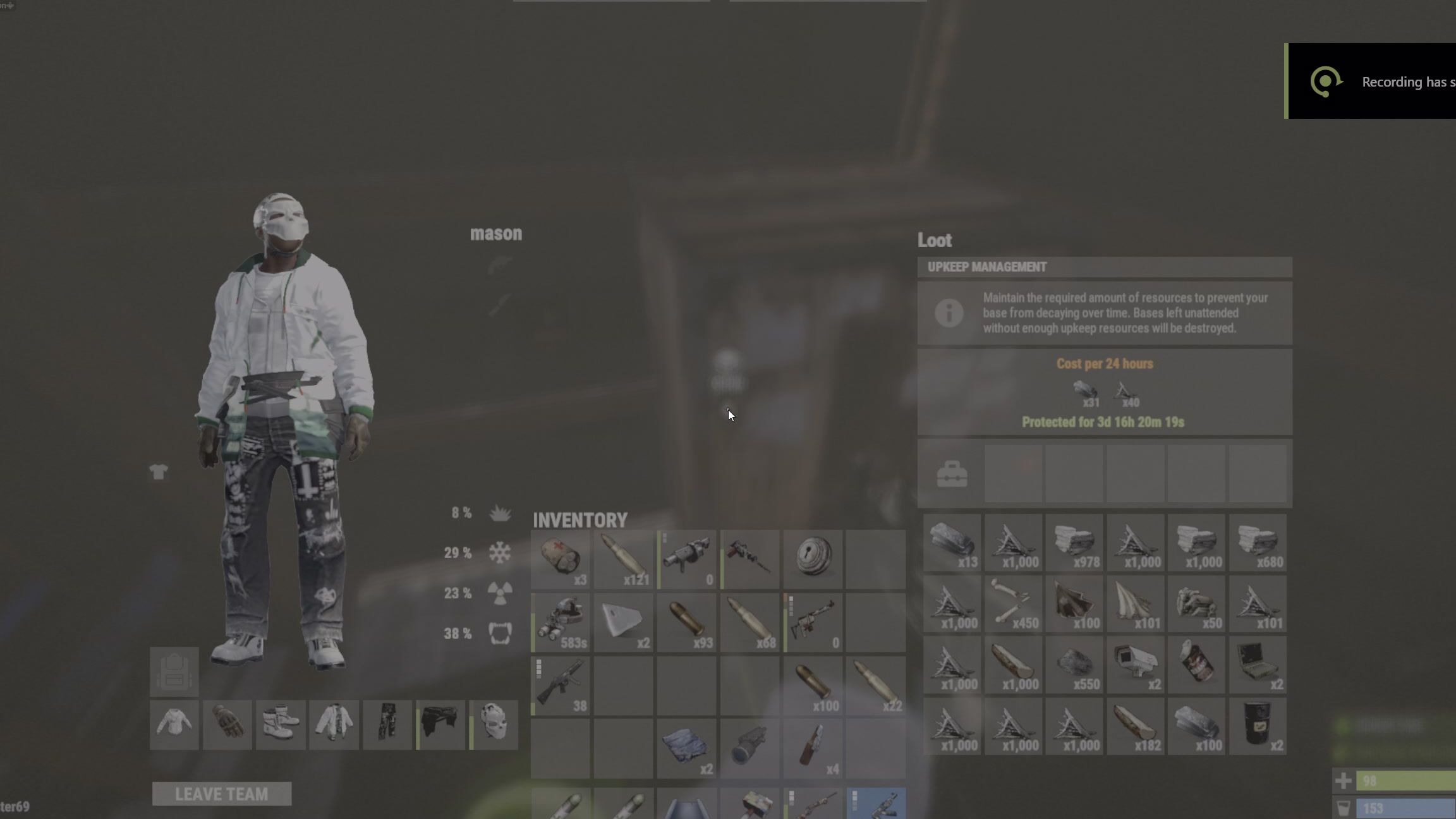Screen dimensions: 1456x819
Task: Click the health plus icon at bottom right
Action: (x=1344, y=780)
